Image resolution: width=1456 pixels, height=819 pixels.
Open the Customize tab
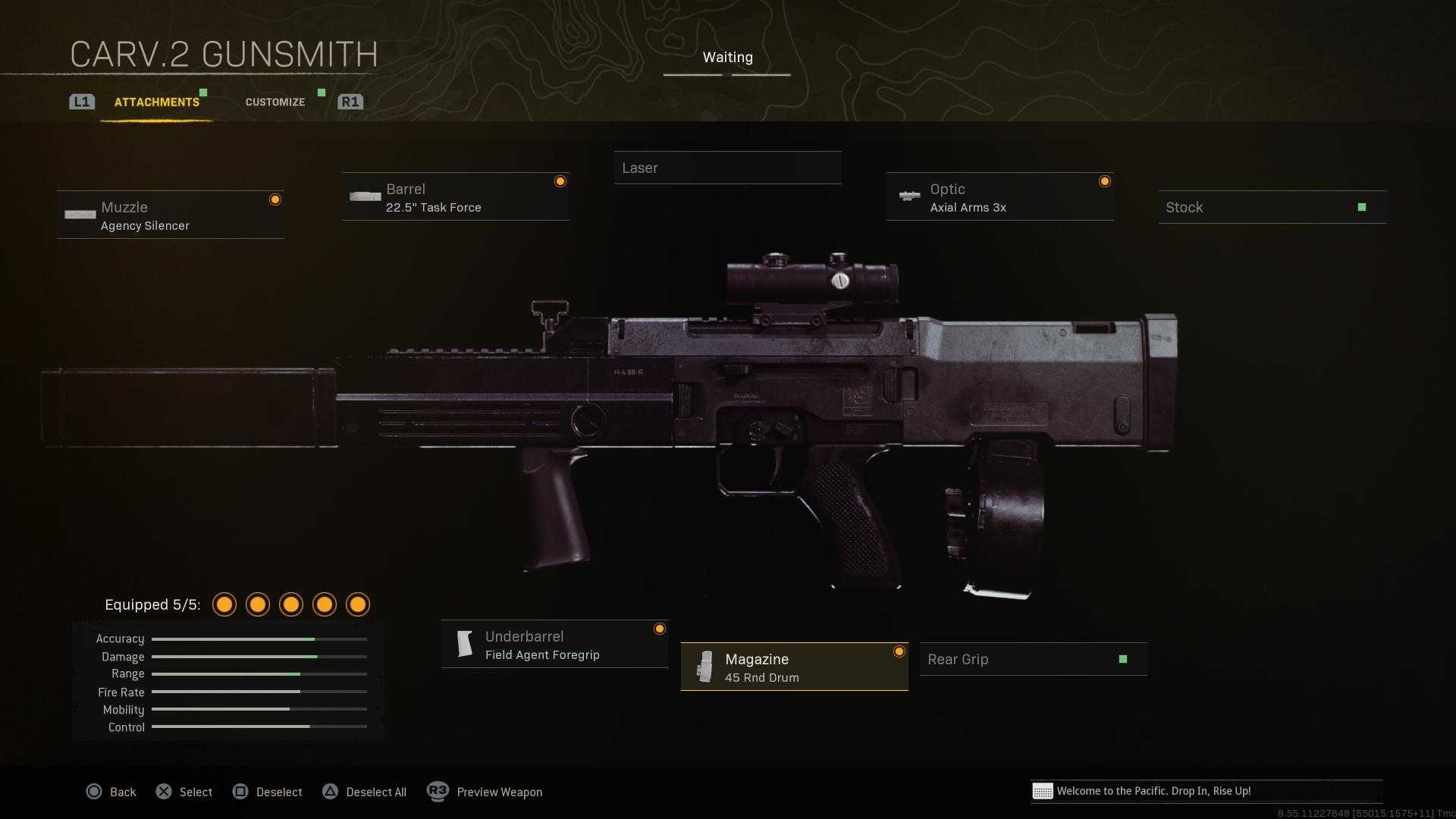(275, 102)
